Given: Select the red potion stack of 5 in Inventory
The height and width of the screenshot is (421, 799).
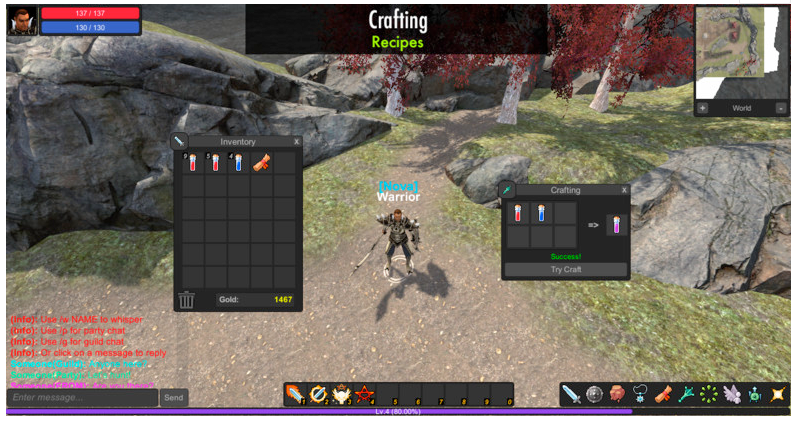Looking at the screenshot, I should click(x=214, y=163).
